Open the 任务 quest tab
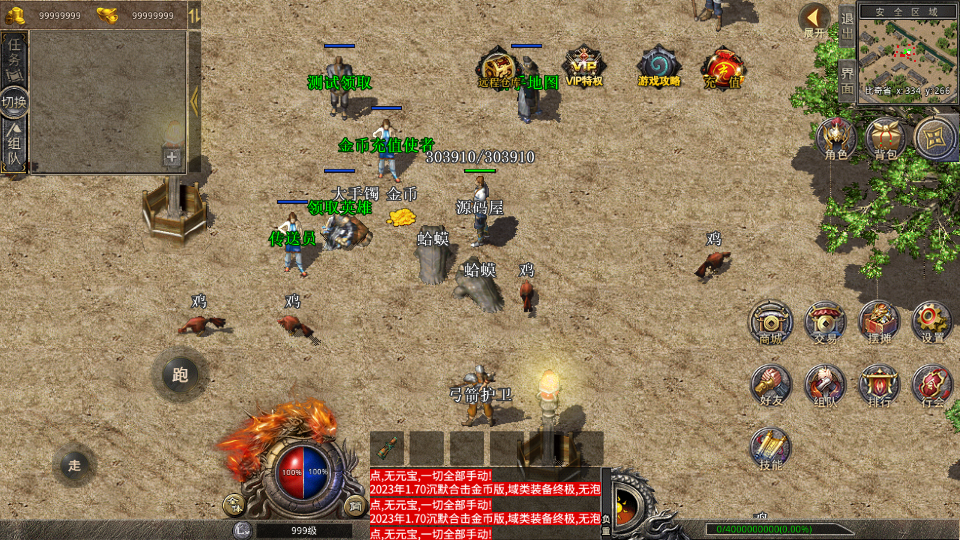This screenshot has height=540, width=960. [x=14, y=60]
